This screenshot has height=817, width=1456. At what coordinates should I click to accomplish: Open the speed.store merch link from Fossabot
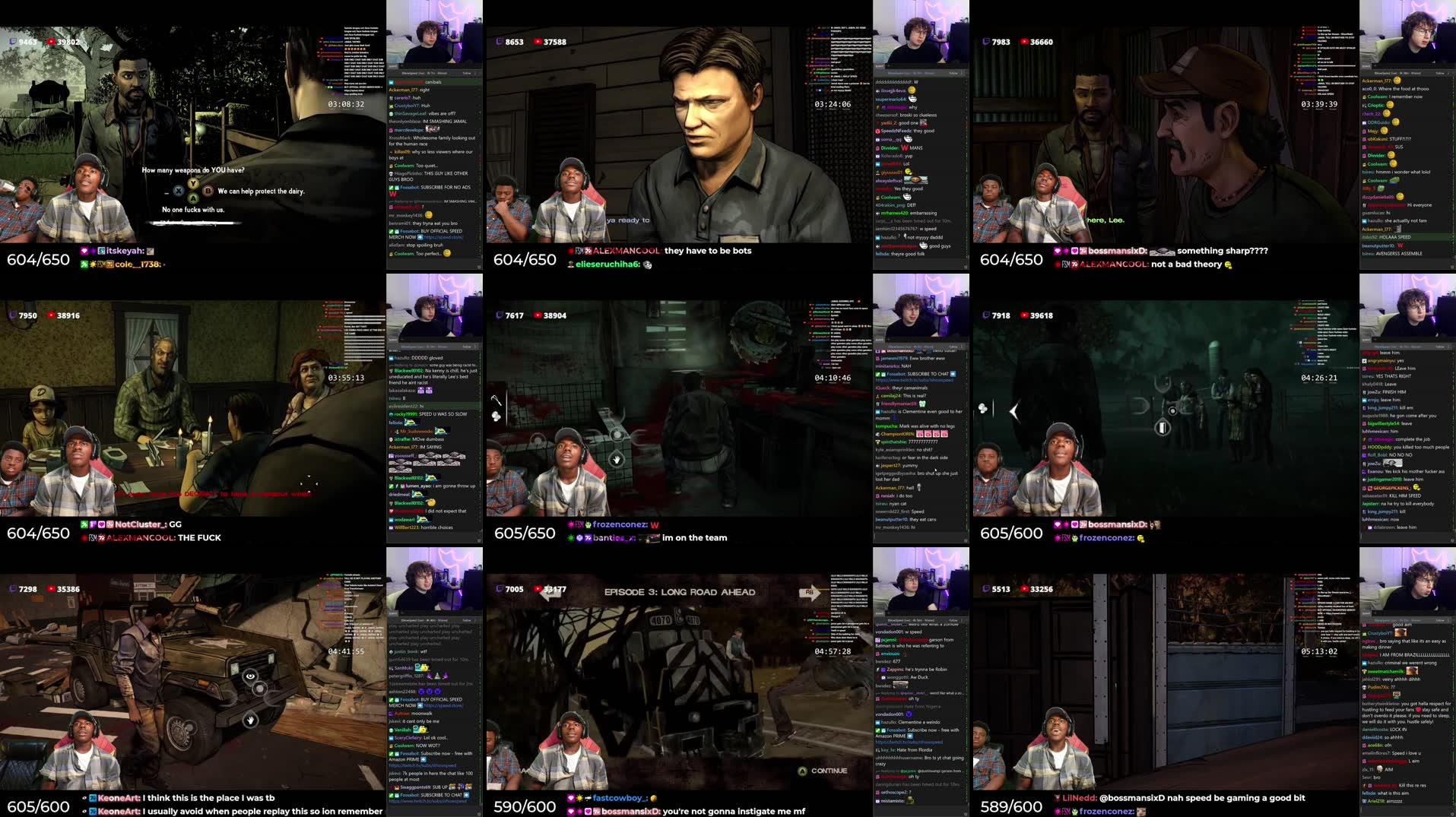[x=443, y=238]
